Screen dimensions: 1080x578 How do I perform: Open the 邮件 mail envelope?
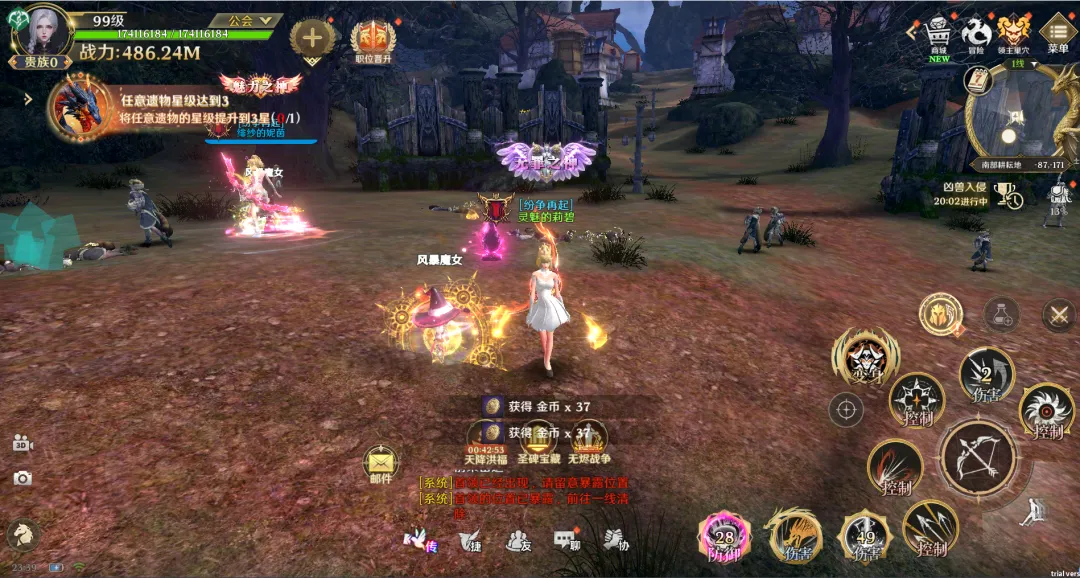pos(381,463)
